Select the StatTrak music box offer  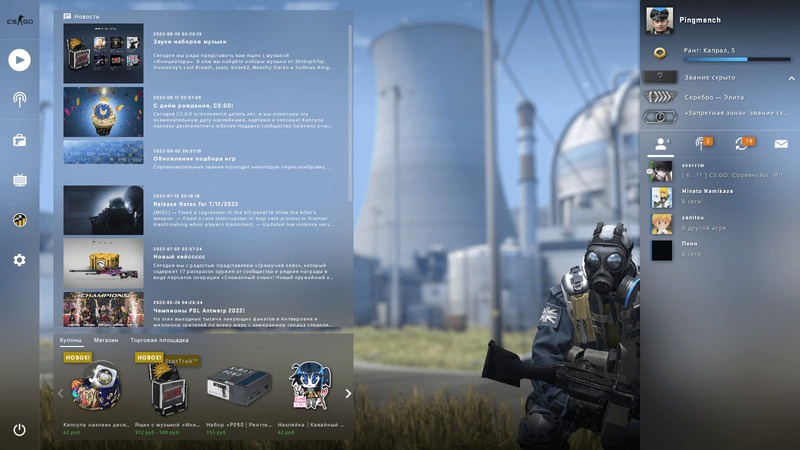(x=167, y=387)
